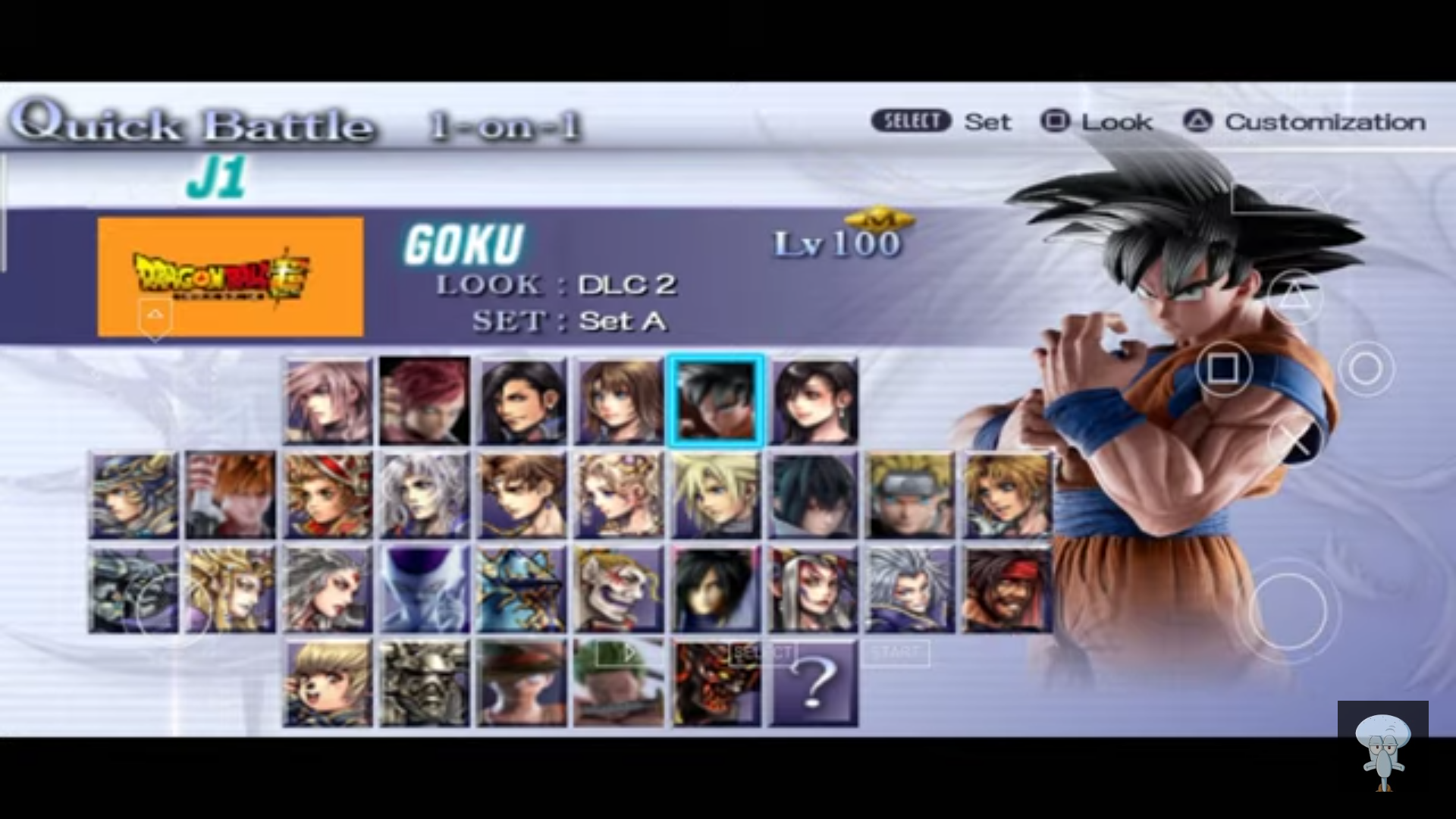The width and height of the screenshot is (1456, 819).
Task: Open the highlighted Goku portrait selection
Action: 715,400
